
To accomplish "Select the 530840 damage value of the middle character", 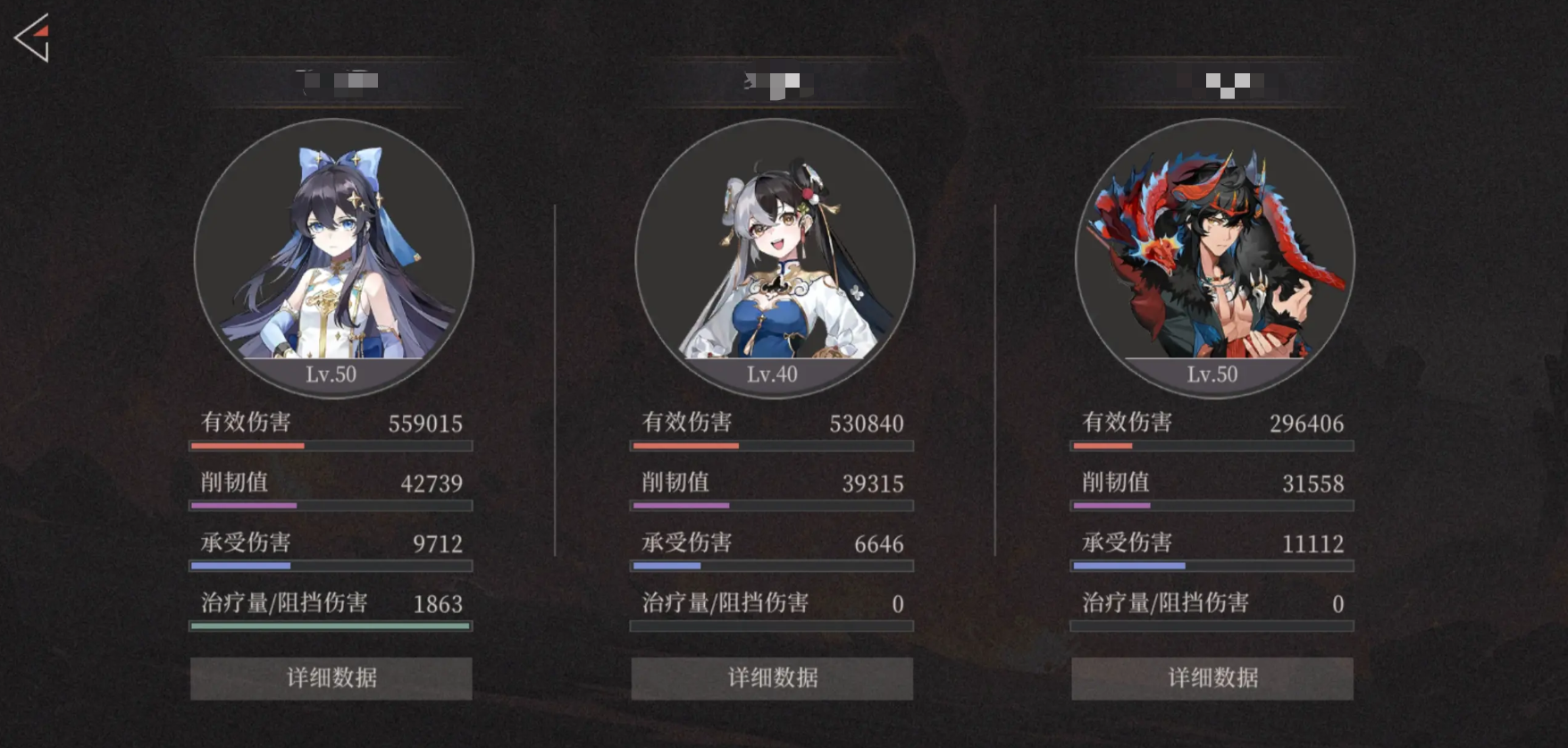I will [x=865, y=423].
